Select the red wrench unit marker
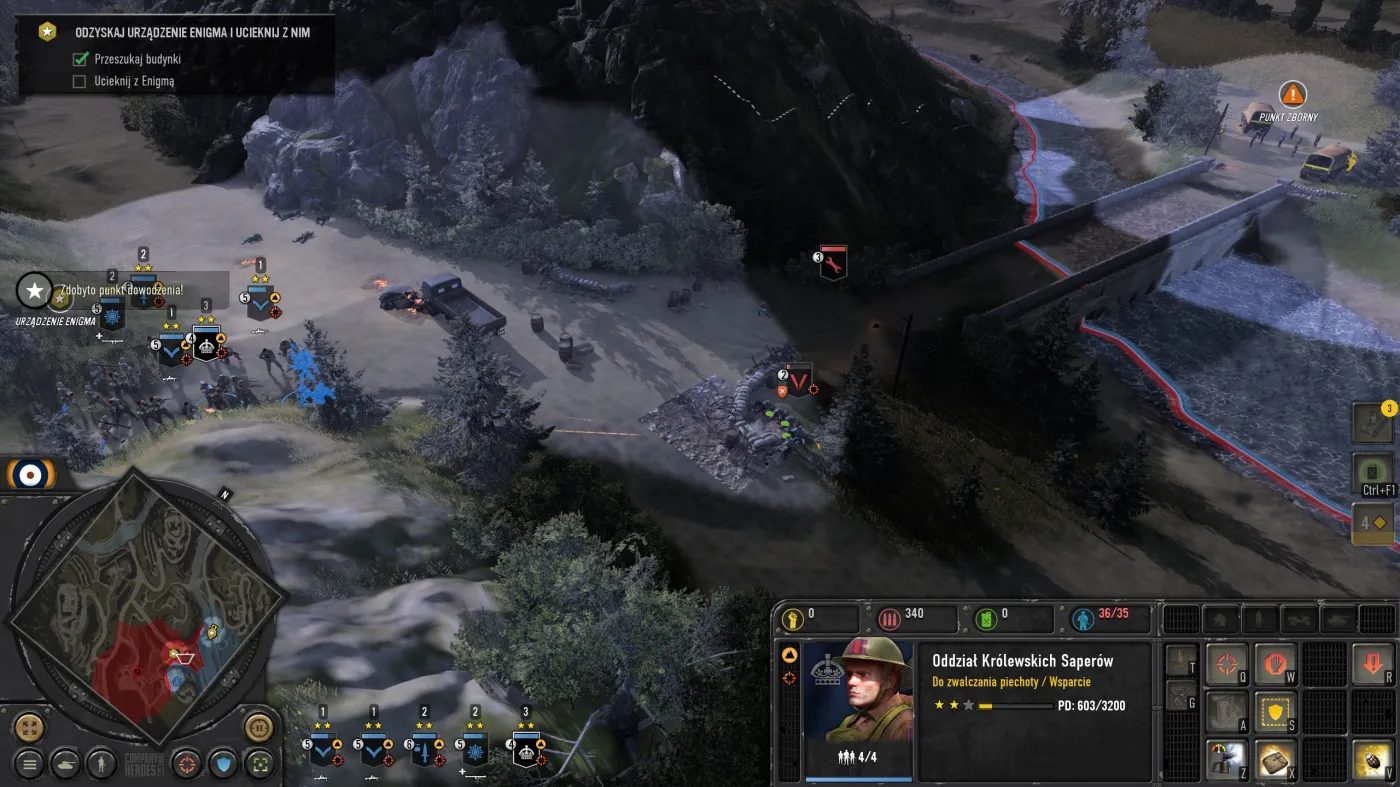The width and height of the screenshot is (1400, 787). click(x=833, y=262)
